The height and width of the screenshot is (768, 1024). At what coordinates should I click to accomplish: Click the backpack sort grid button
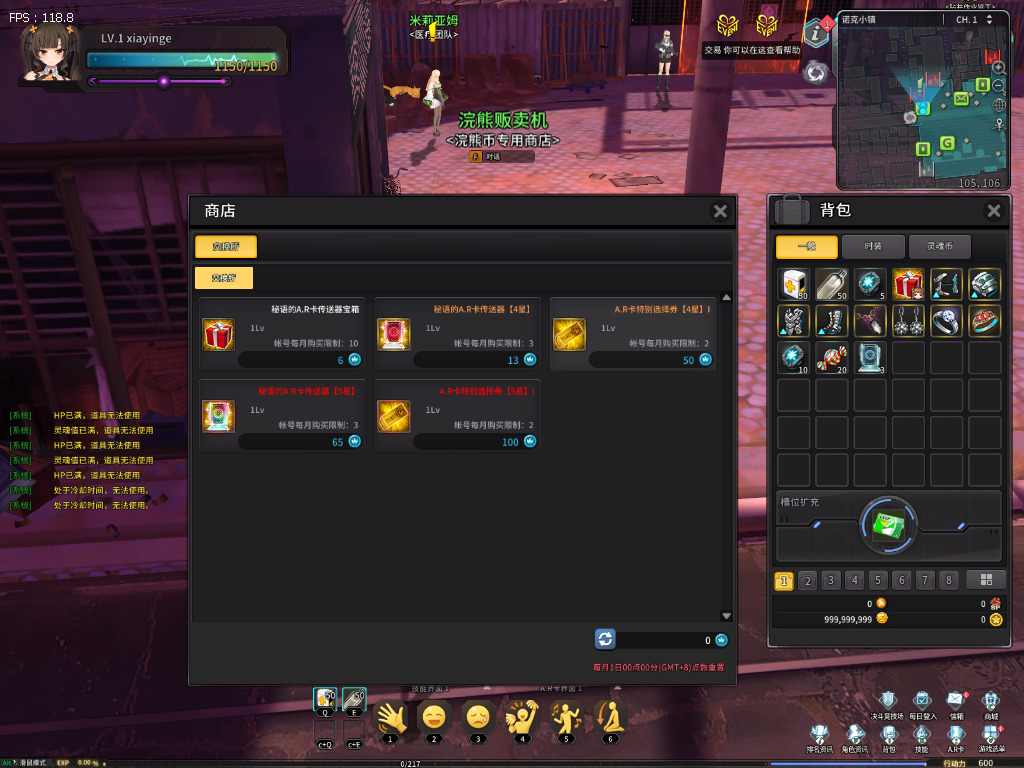[x=986, y=580]
